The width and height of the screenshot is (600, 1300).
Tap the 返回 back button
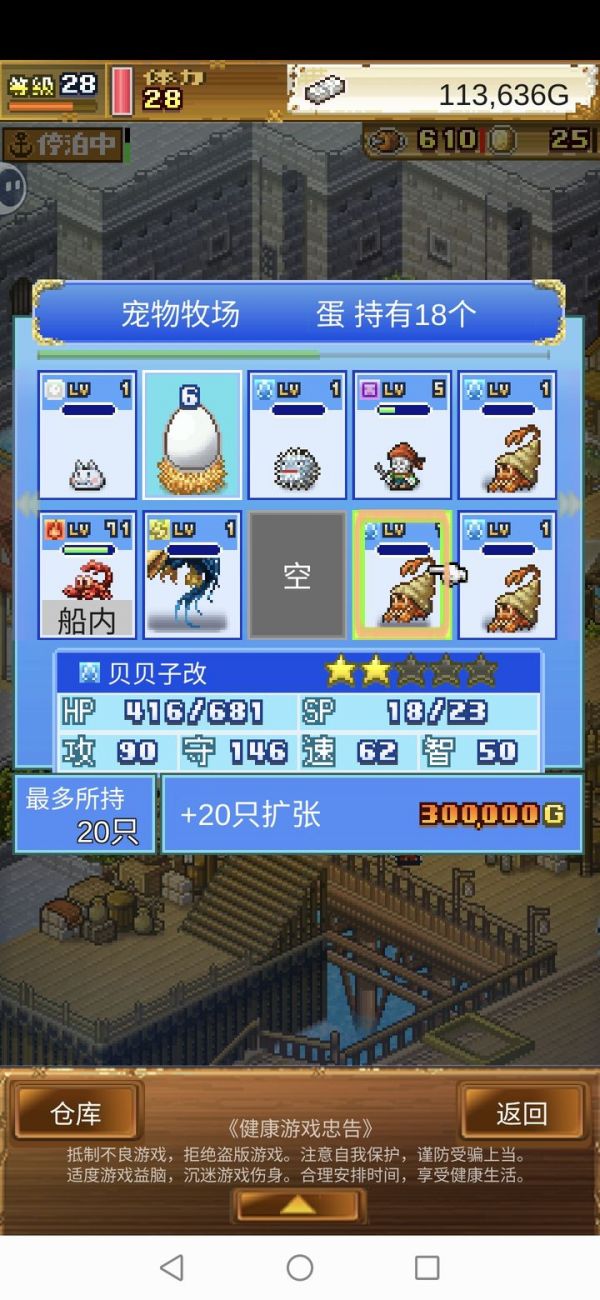coord(521,1113)
